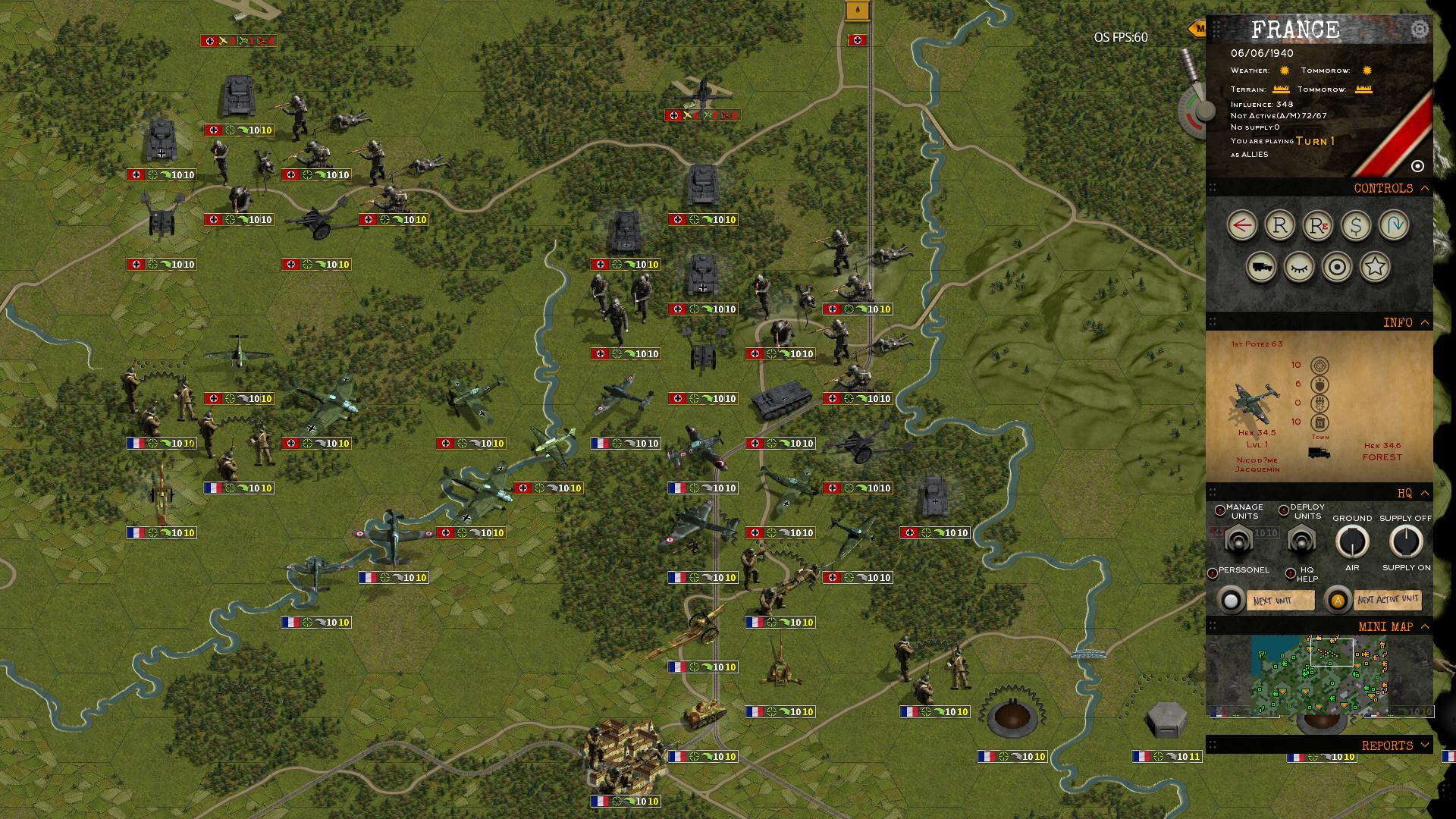Collapse the CONTROLS panel
This screenshot has width=1456, height=819.
(x=1423, y=188)
